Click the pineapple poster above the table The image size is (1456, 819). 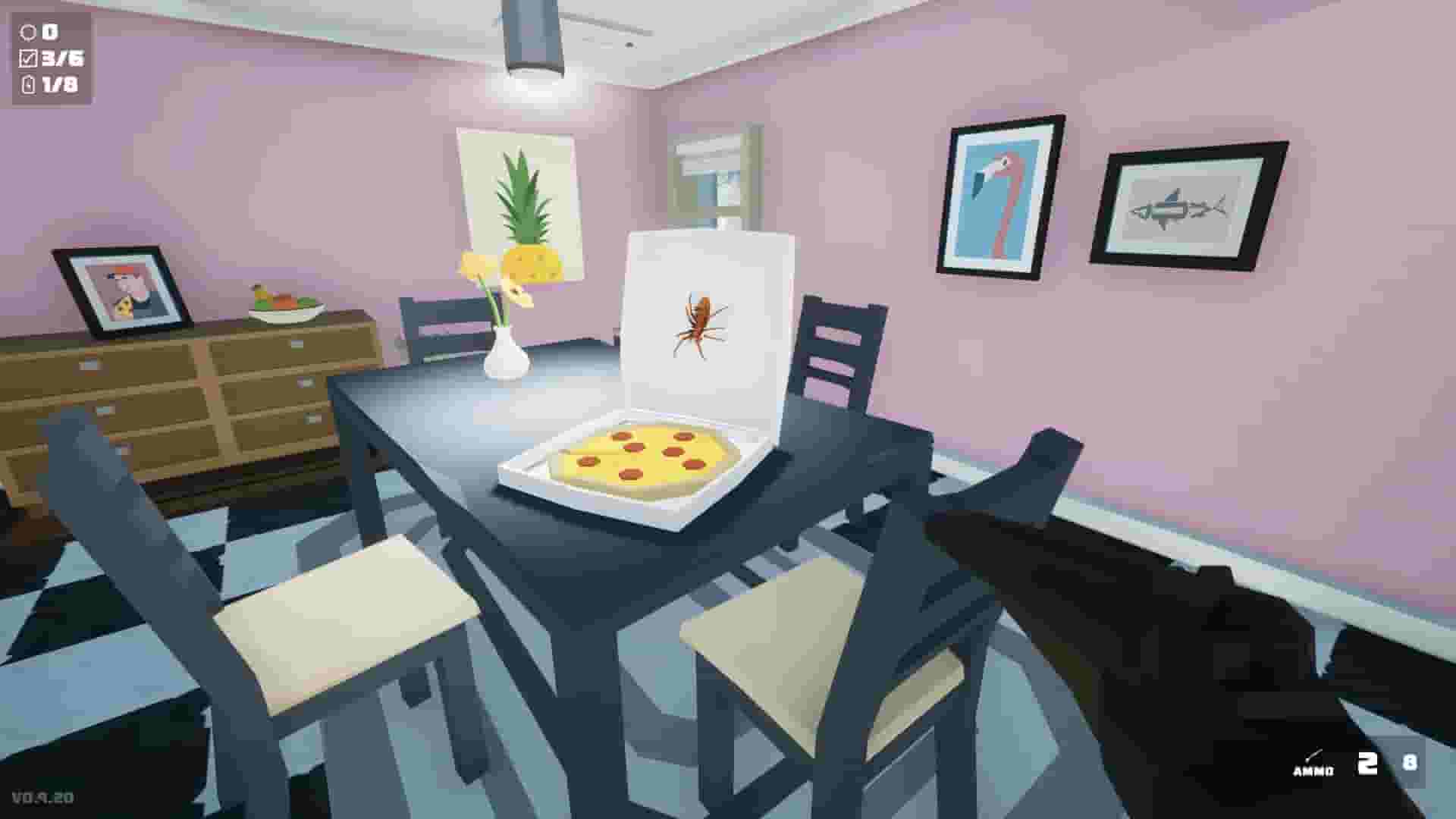pyautogui.click(x=519, y=201)
